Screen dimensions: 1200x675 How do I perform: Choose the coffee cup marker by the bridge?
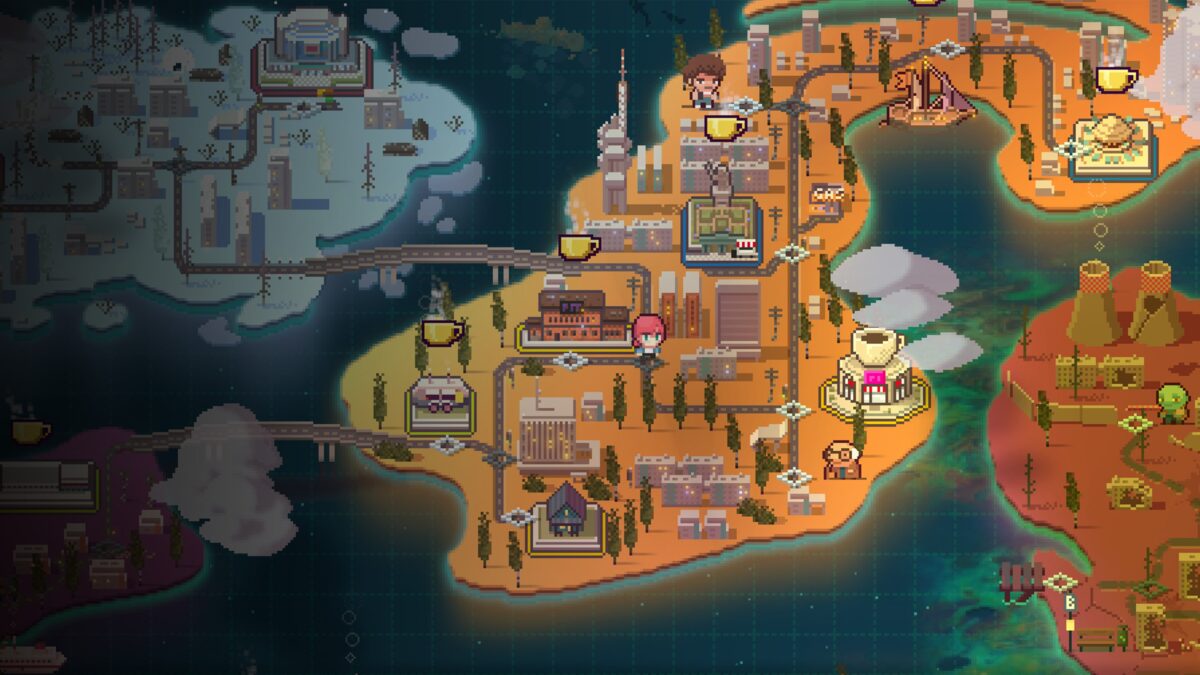click(579, 246)
